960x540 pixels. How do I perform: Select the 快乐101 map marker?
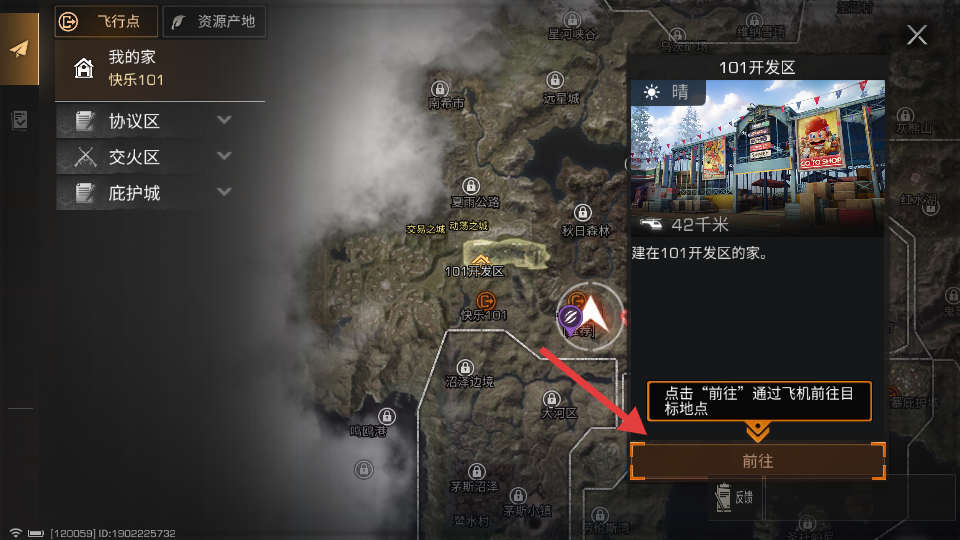[x=486, y=300]
